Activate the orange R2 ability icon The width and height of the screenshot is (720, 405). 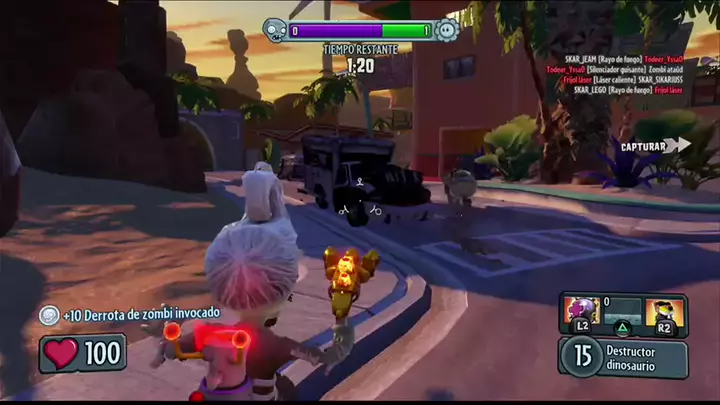663,313
